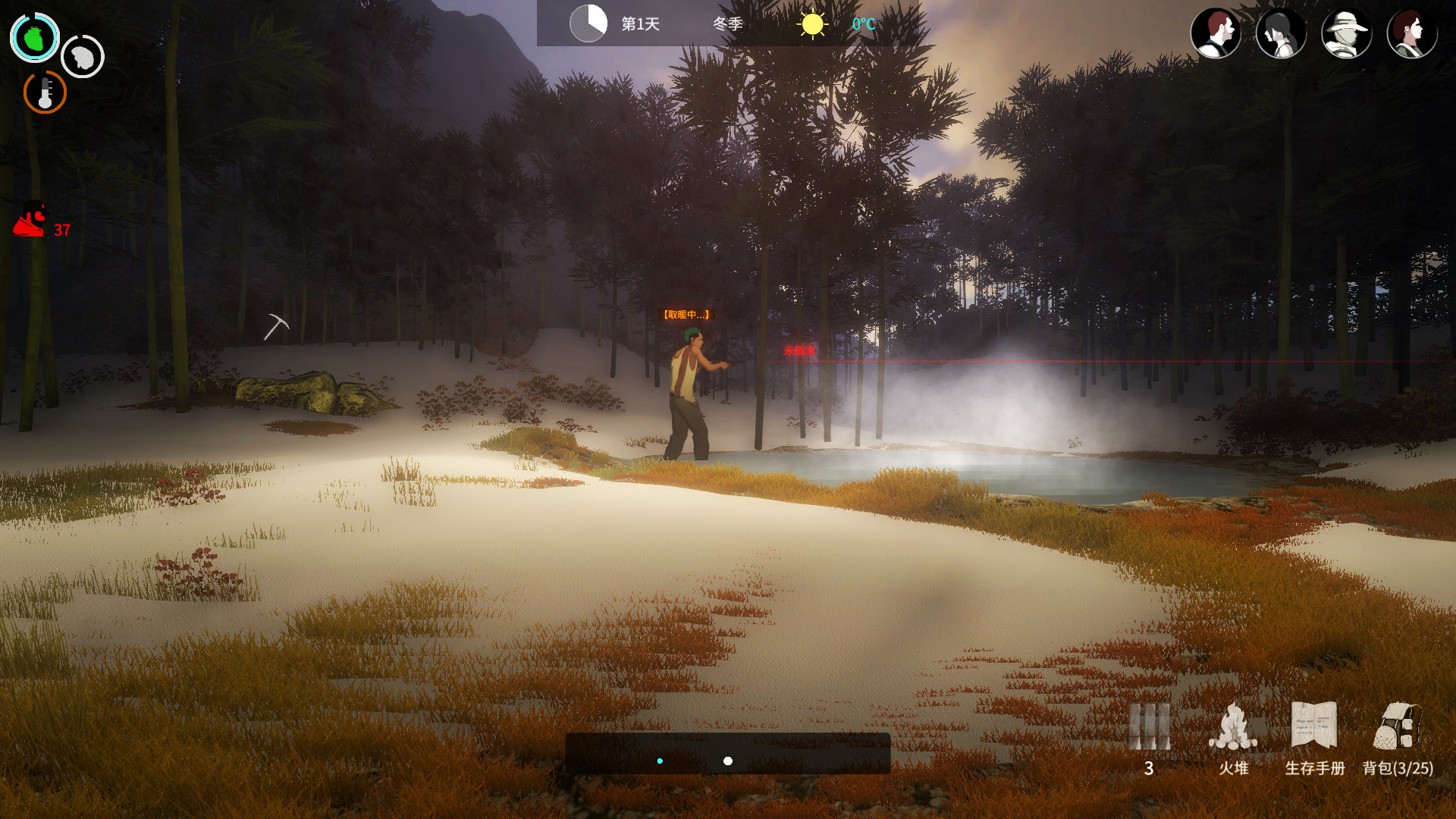Click the brain sanity status icon

[83, 56]
